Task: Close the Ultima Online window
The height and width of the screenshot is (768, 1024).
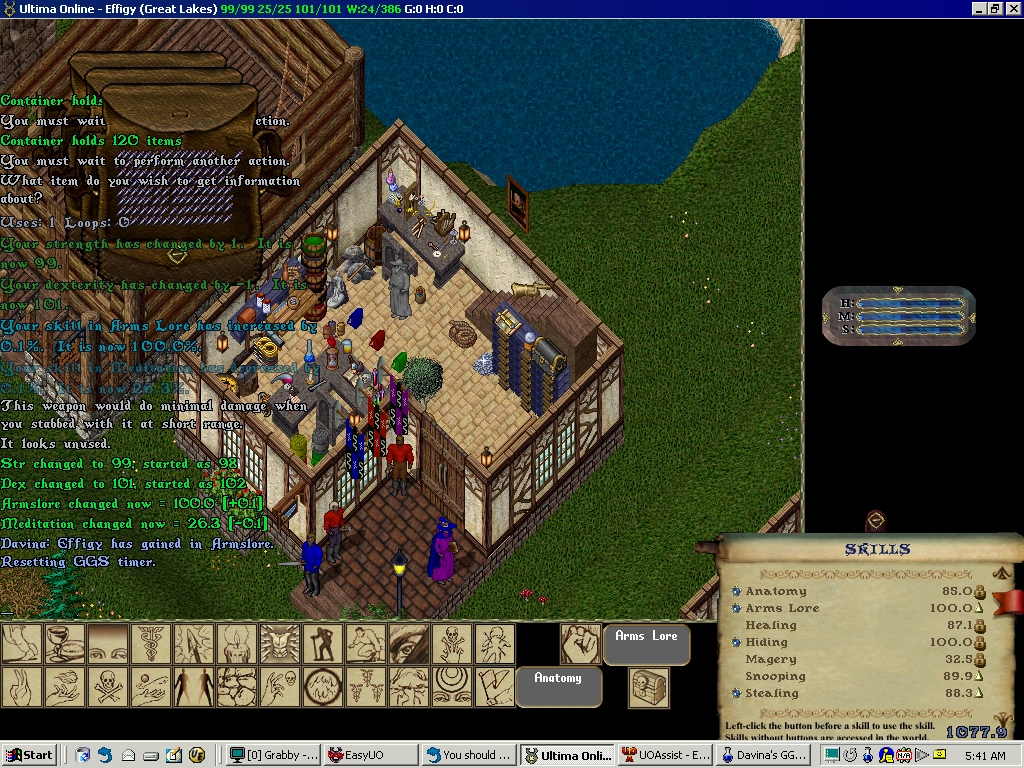Action: click(1012, 9)
